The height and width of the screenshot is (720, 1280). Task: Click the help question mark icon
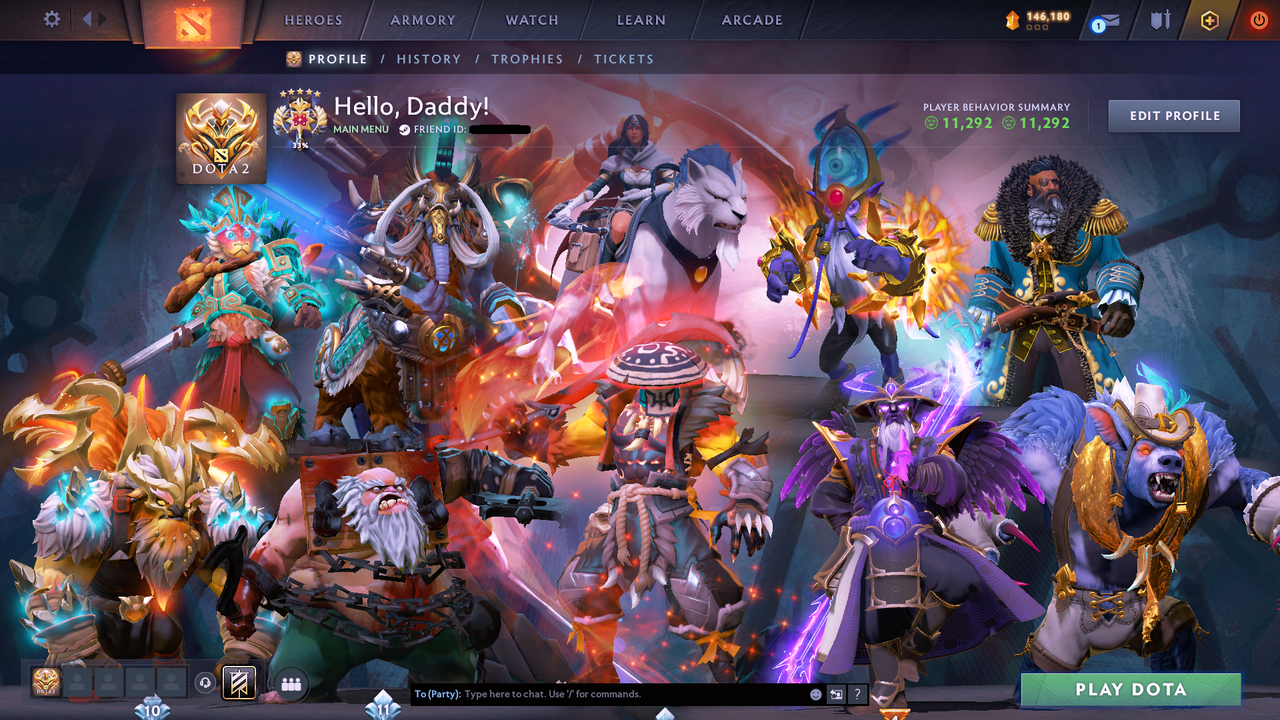coord(857,692)
